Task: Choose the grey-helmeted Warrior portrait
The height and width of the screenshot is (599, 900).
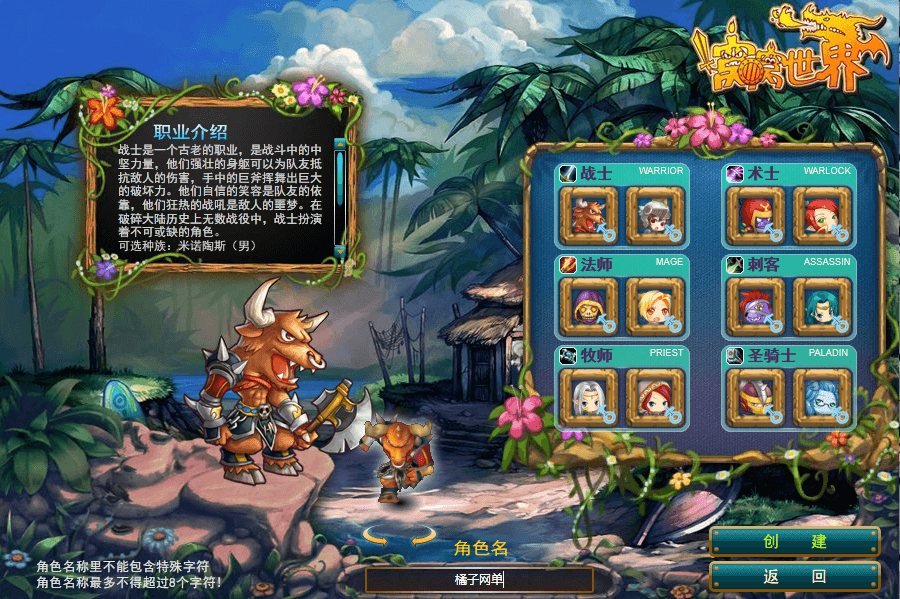Action: pos(654,214)
